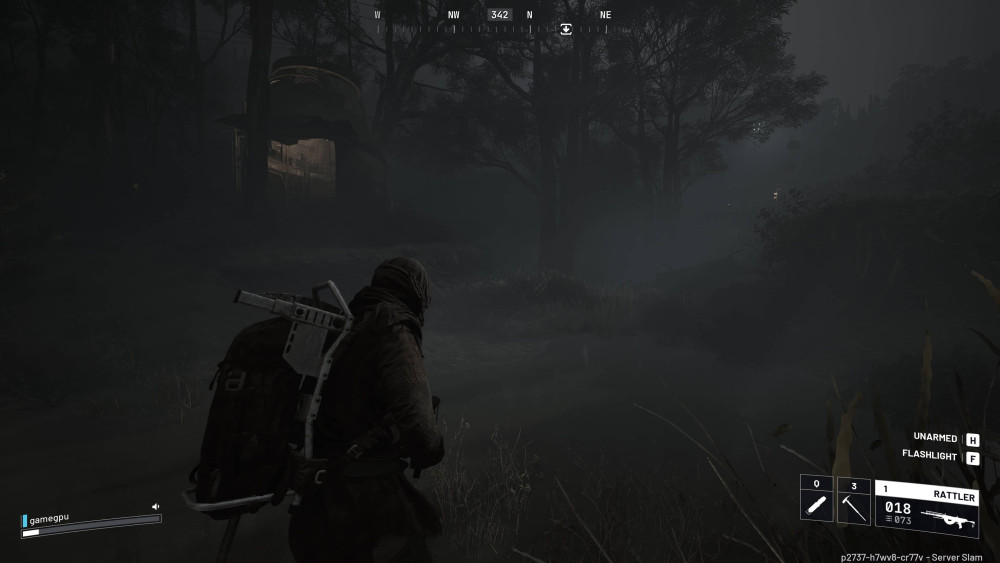
Task: Select the empty white cylinder item slot
Action: click(816, 499)
